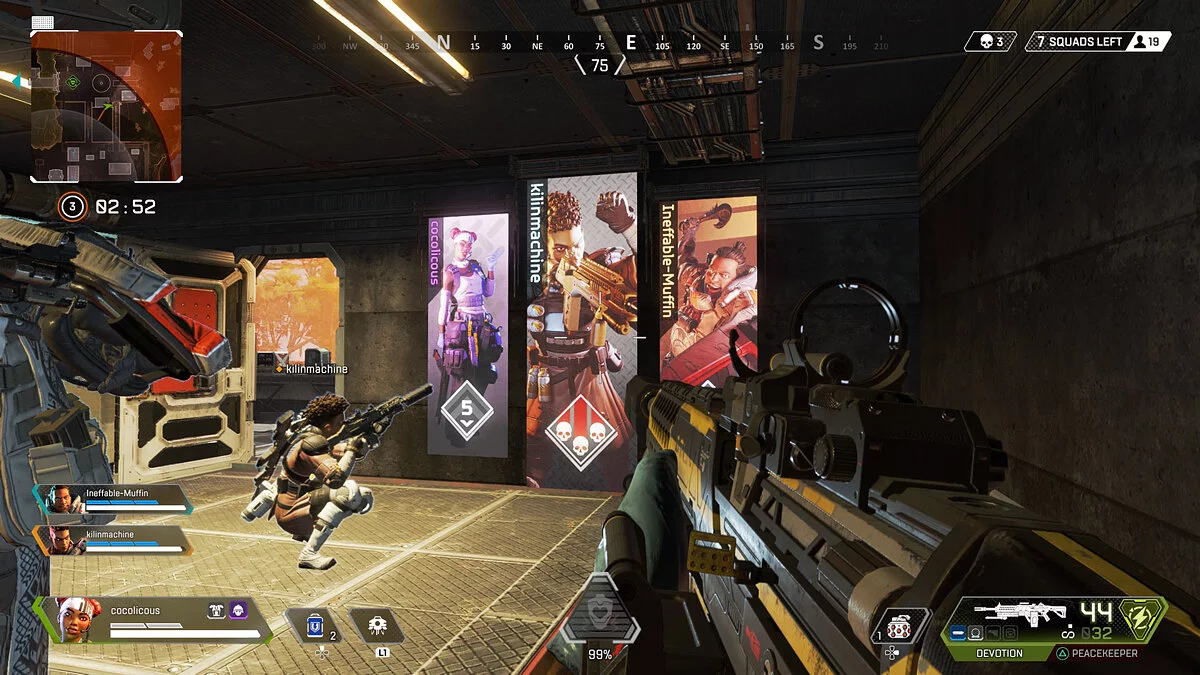Open the minimap

tap(106, 106)
